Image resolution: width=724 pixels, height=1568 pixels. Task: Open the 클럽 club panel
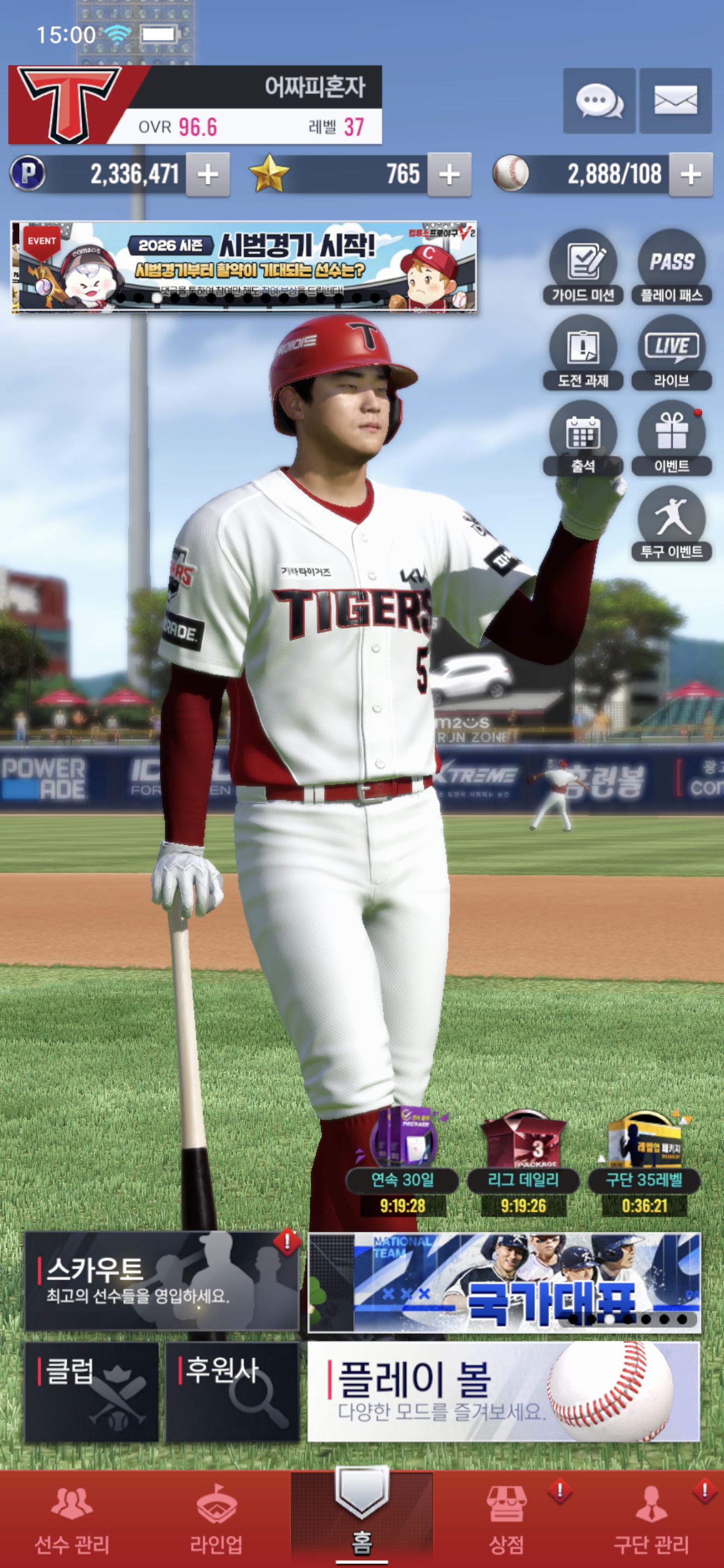click(92, 1392)
